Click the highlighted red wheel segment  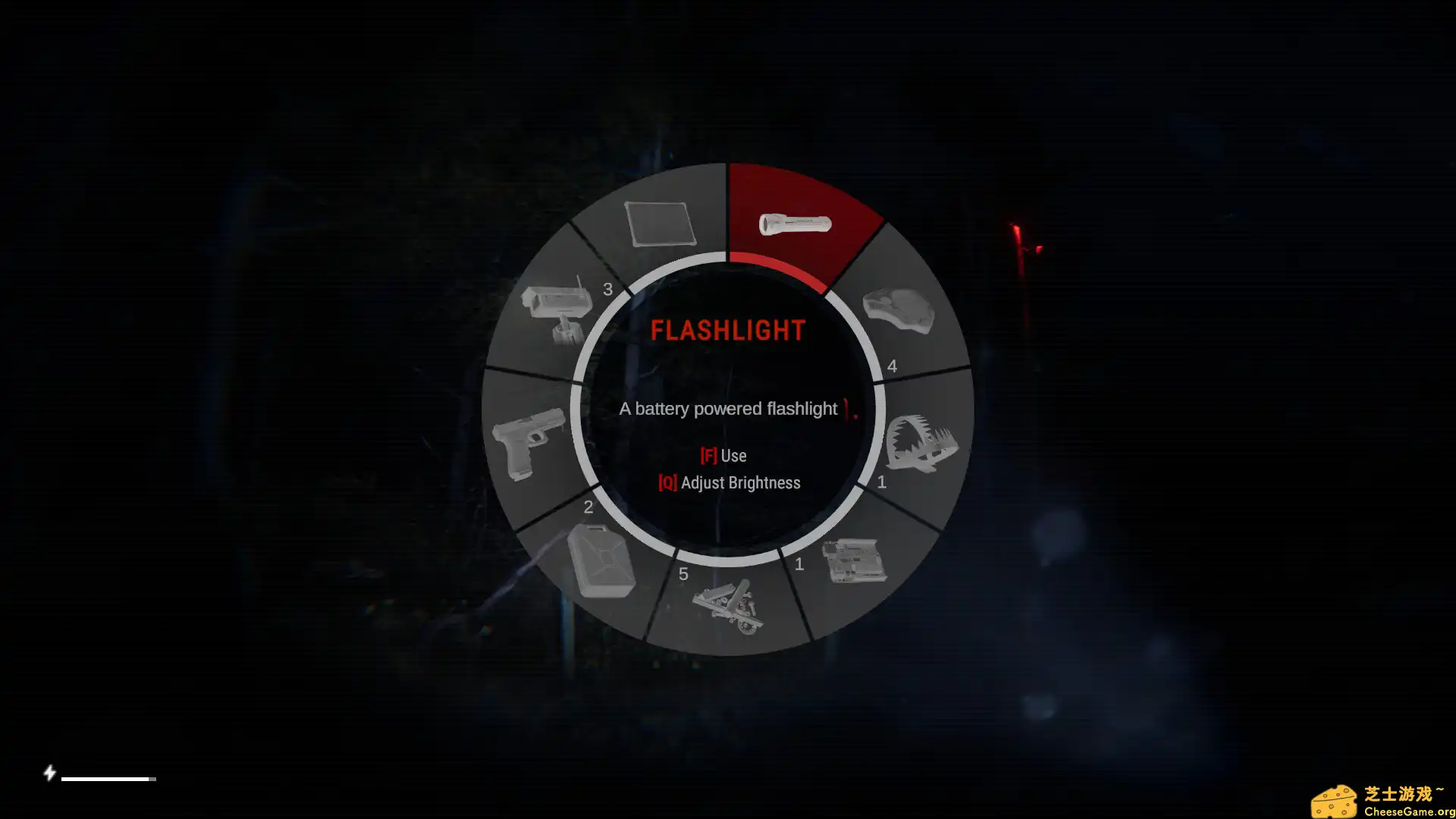[796, 224]
